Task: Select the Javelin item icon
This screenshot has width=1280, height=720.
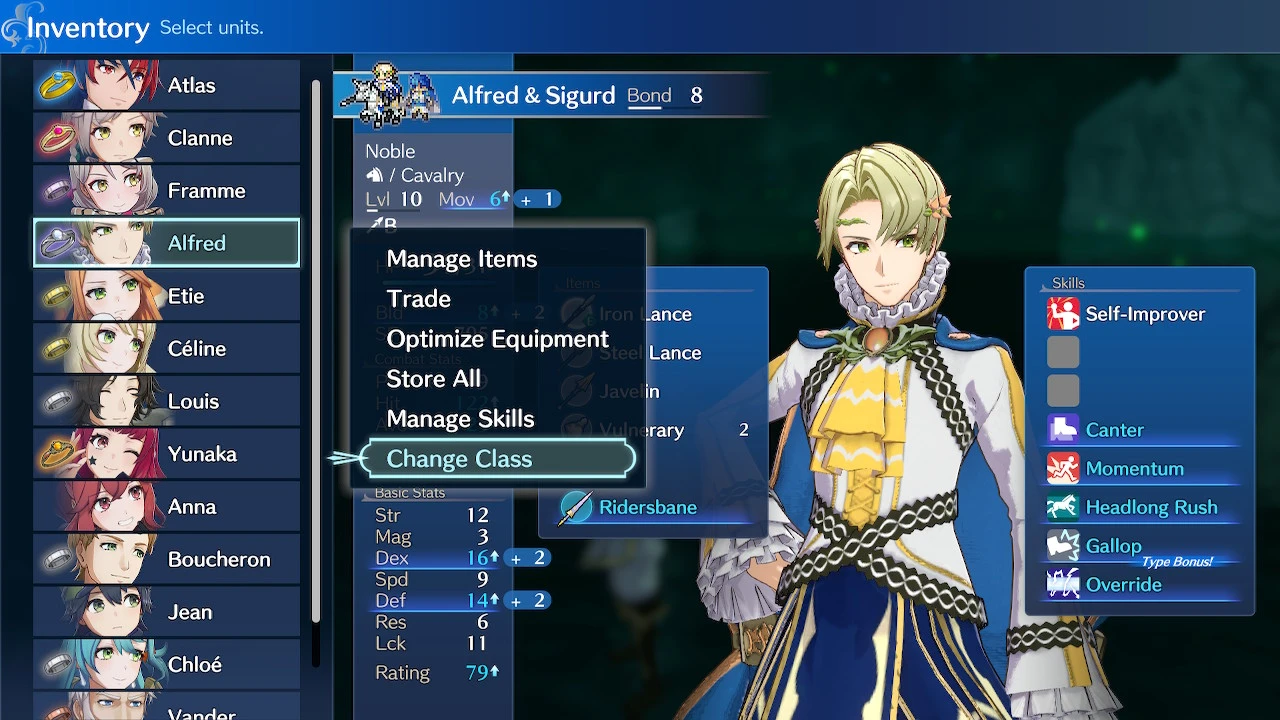Action: click(x=578, y=391)
